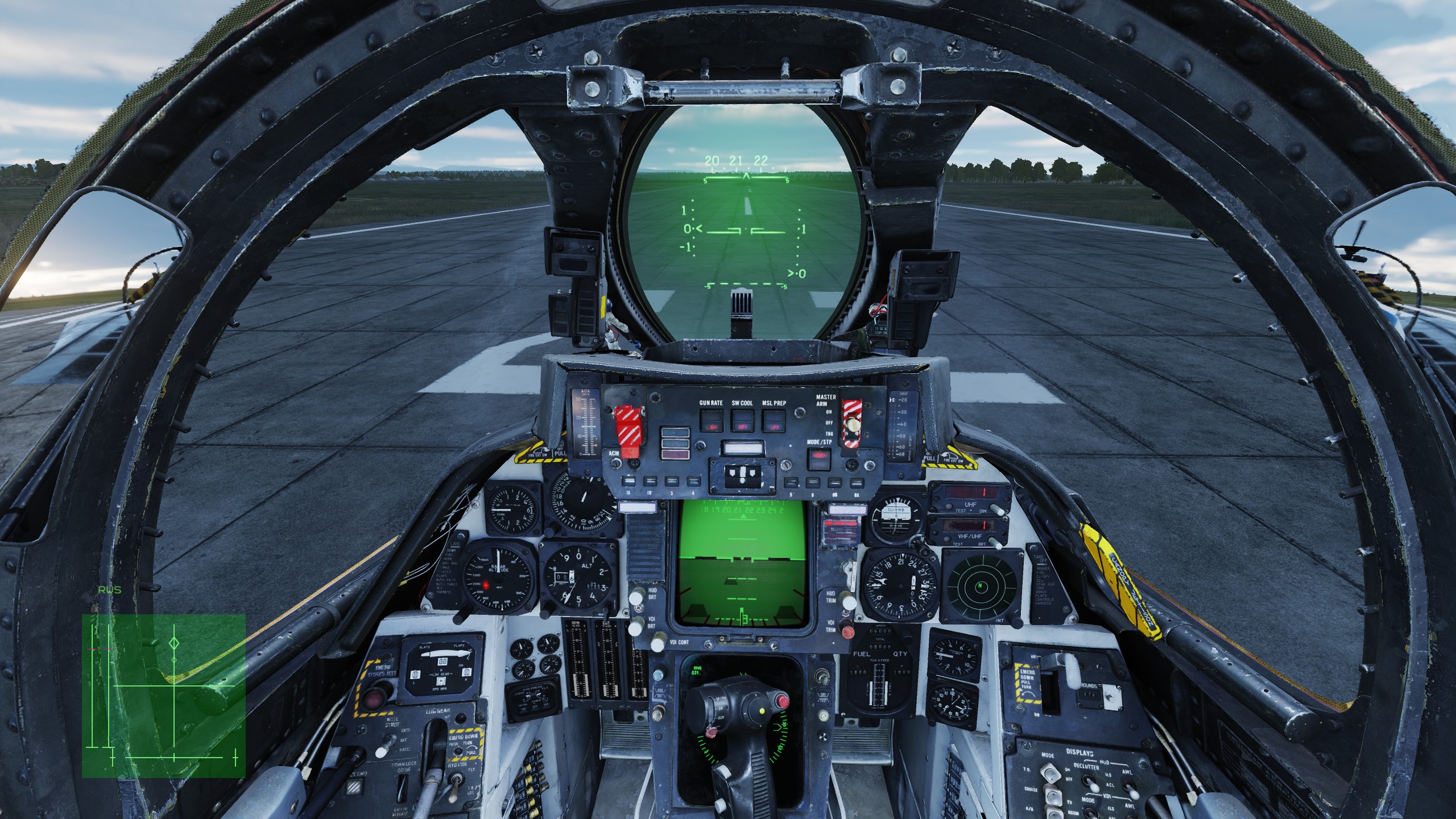Click the RWS radar overlay display
This screenshot has width=1456, height=819.
(163, 695)
